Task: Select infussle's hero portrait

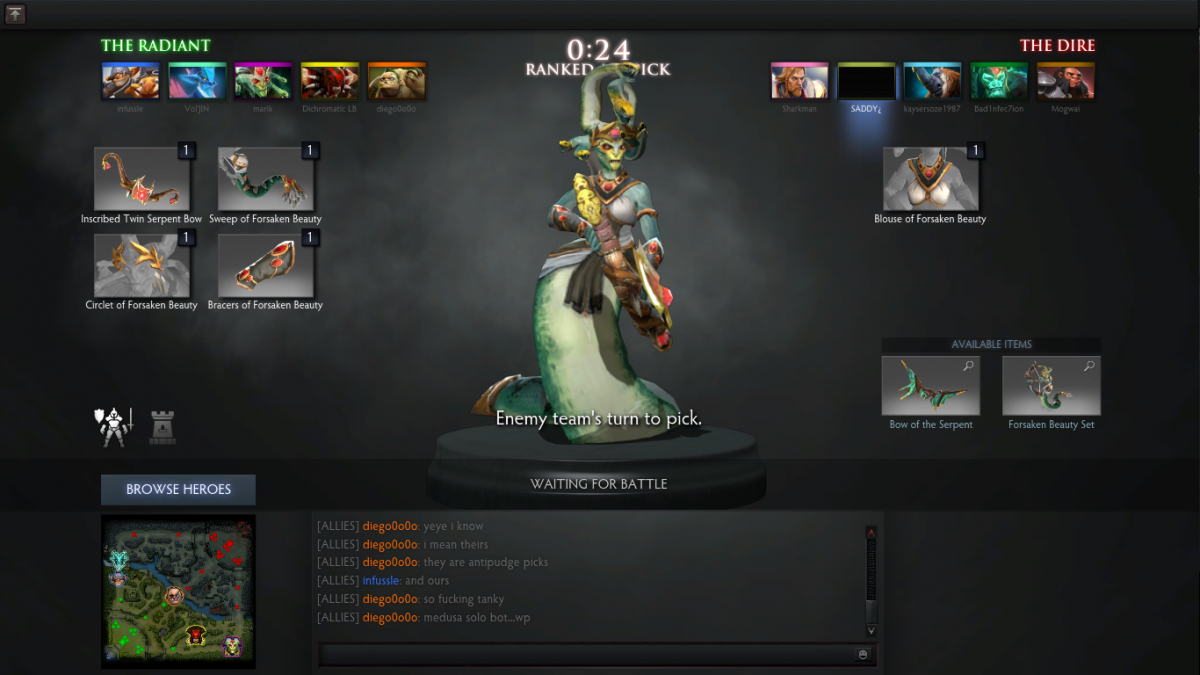Action: (x=131, y=81)
